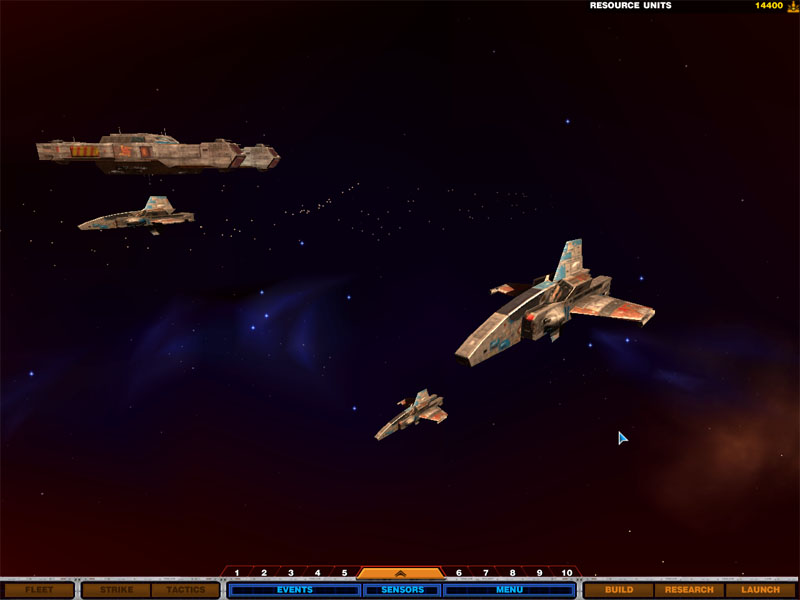Open the Launch manager
This screenshot has width=800, height=600.
(760, 590)
